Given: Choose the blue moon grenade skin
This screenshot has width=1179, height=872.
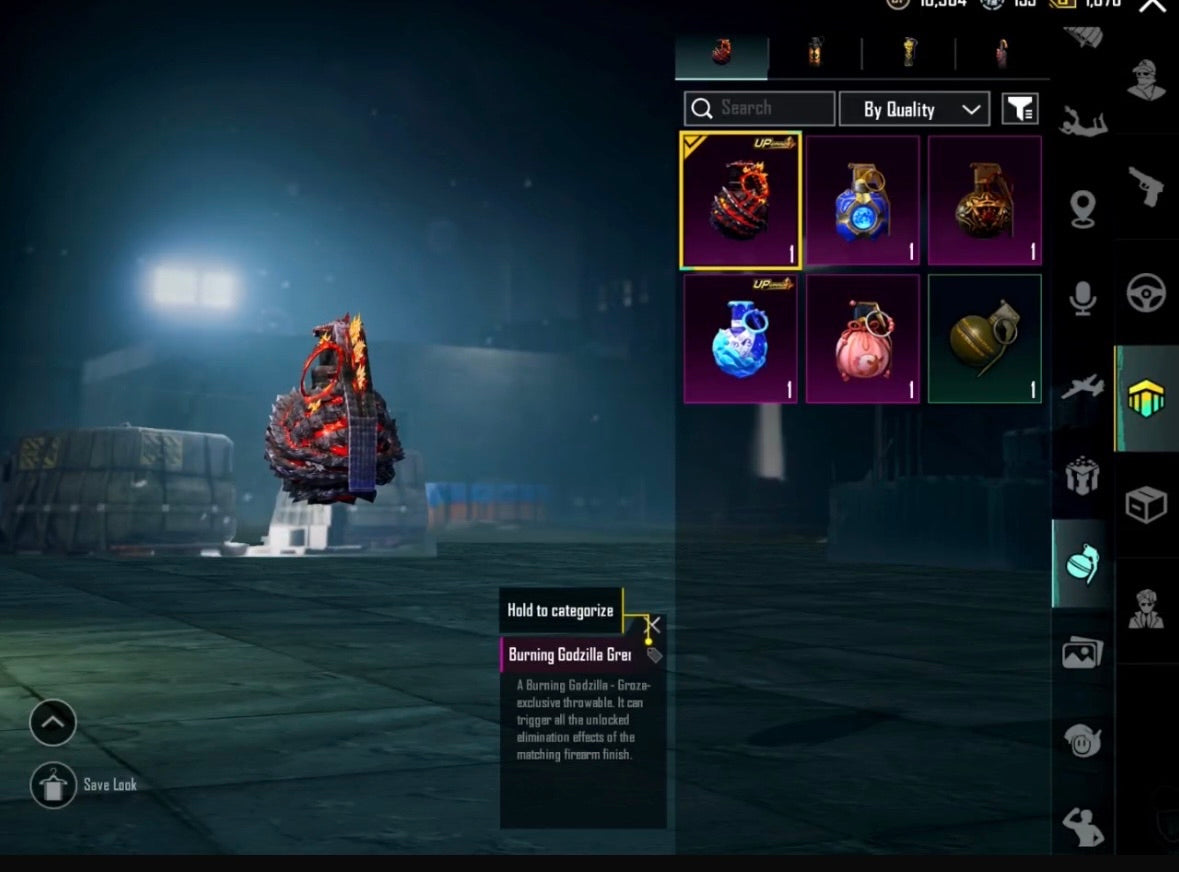Looking at the screenshot, I should click(x=862, y=201).
